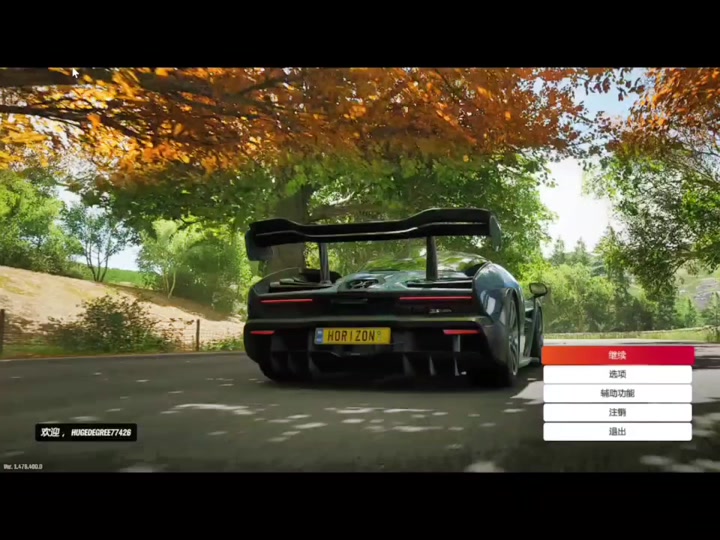The image size is (720, 540).
Task: Open 辅助功能 (Accessibility) settings
Action: [x=617, y=393]
